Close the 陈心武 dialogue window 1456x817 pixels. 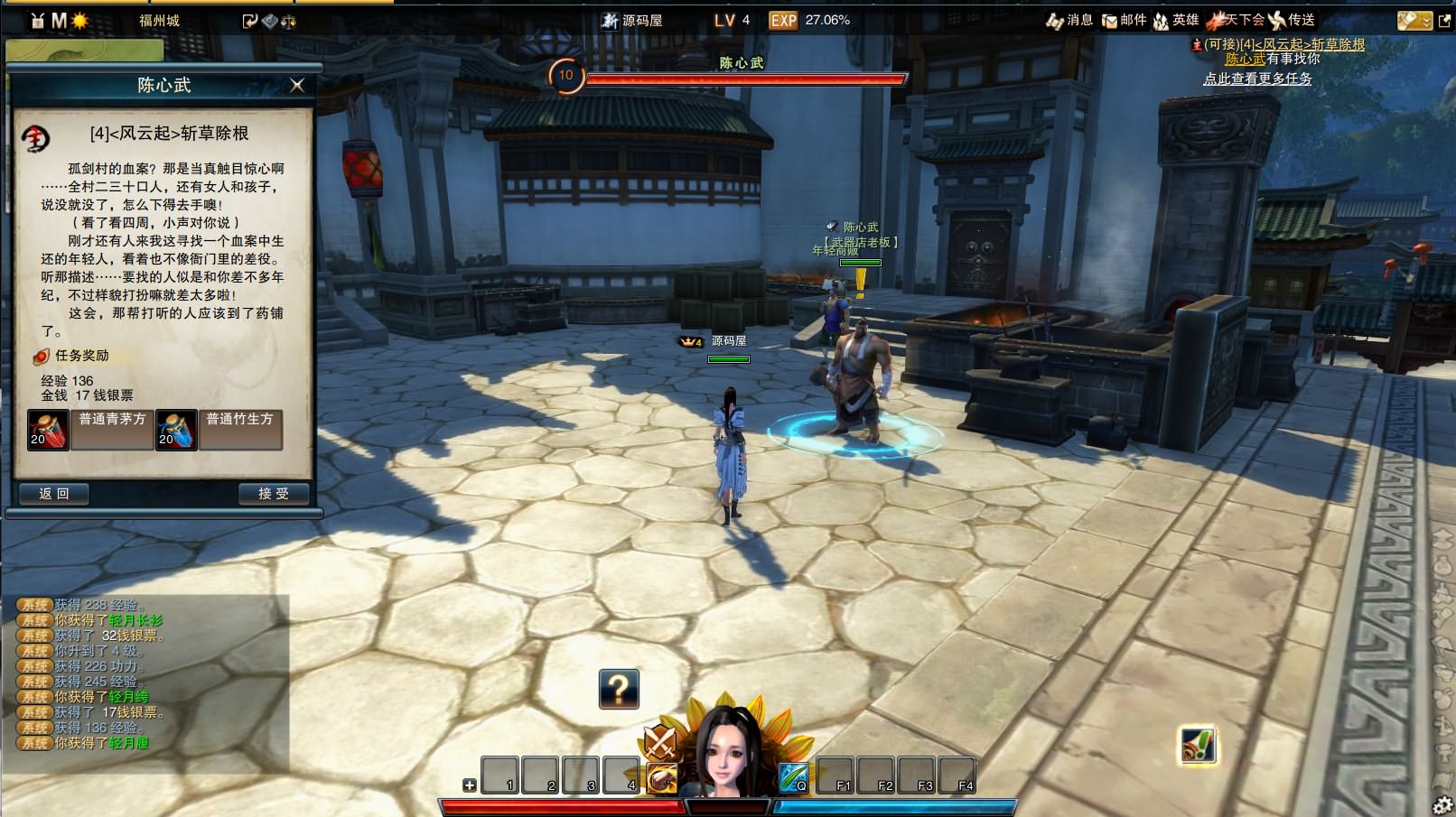point(297,85)
